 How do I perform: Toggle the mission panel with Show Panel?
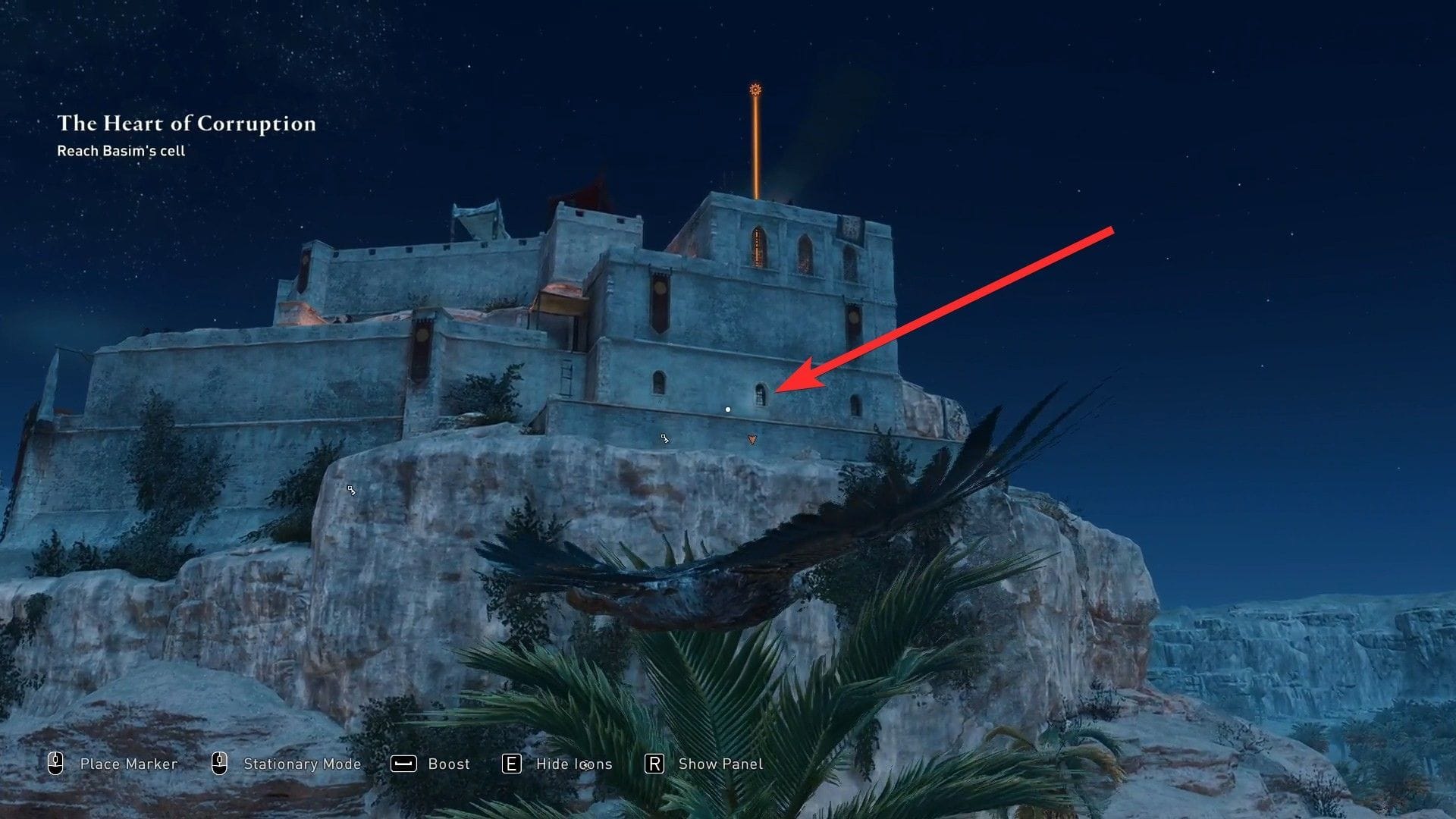(x=652, y=764)
